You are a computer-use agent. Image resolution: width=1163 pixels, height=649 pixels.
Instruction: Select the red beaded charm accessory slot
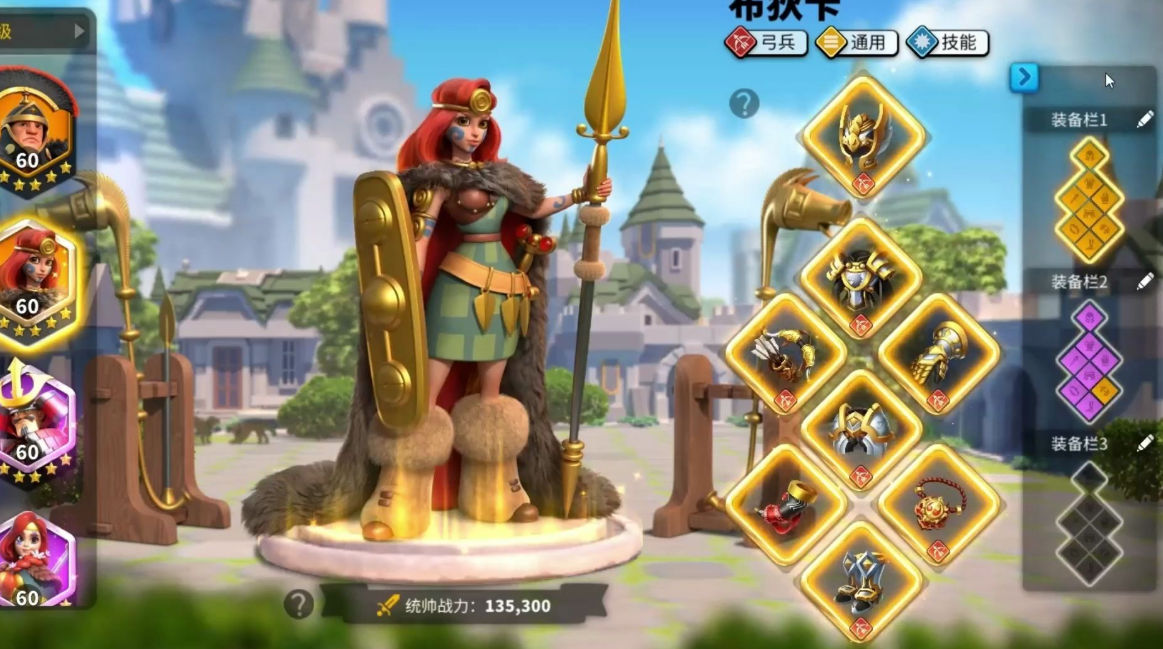[937, 506]
